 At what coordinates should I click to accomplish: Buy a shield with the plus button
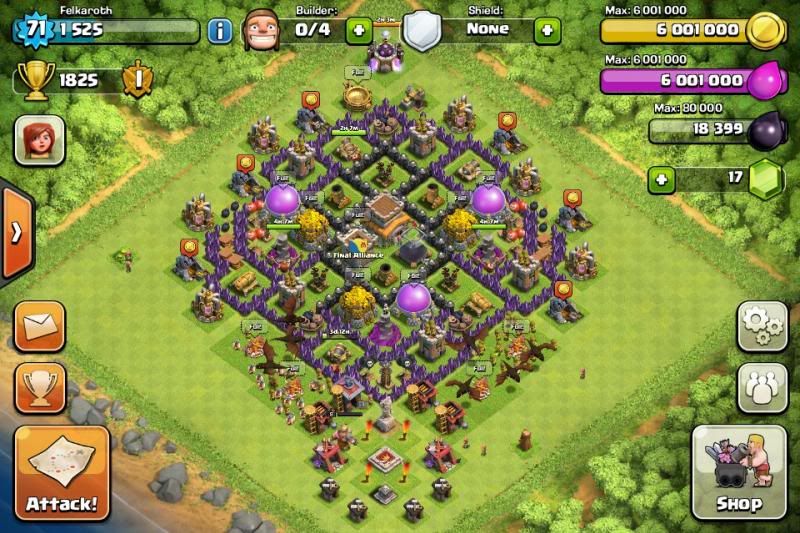pyautogui.click(x=547, y=30)
